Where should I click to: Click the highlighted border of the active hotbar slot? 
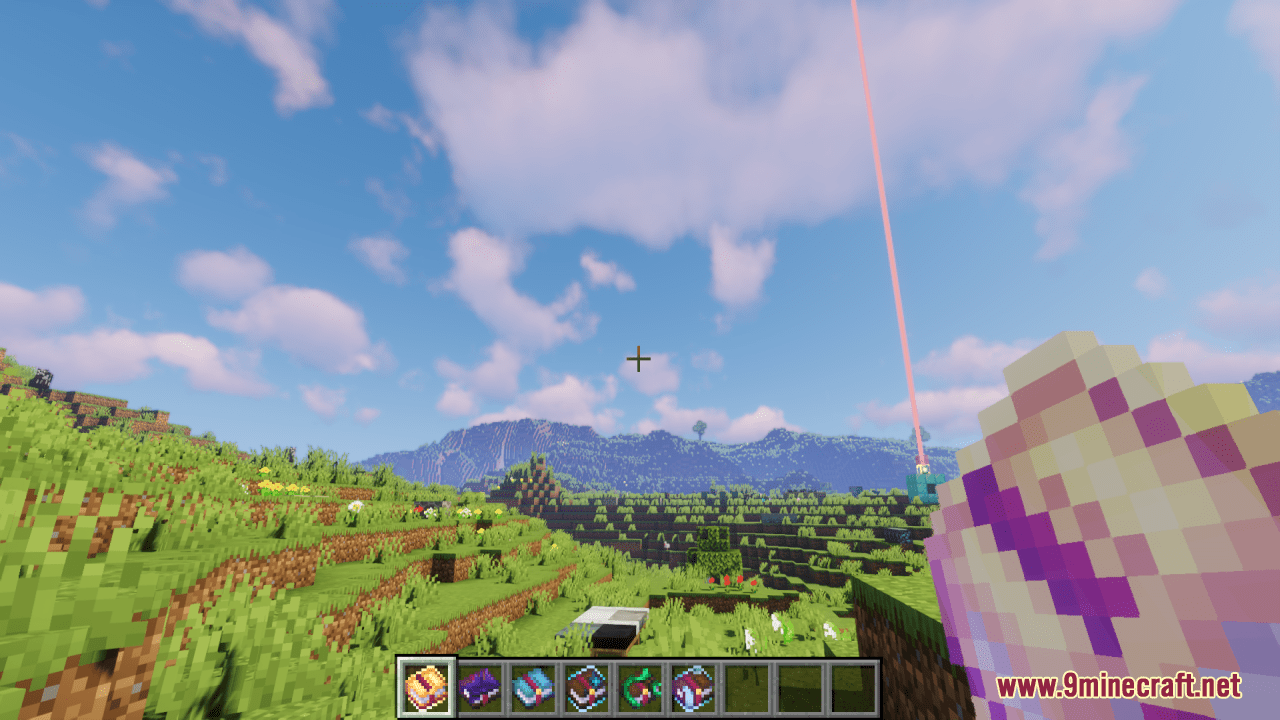[426, 661]
